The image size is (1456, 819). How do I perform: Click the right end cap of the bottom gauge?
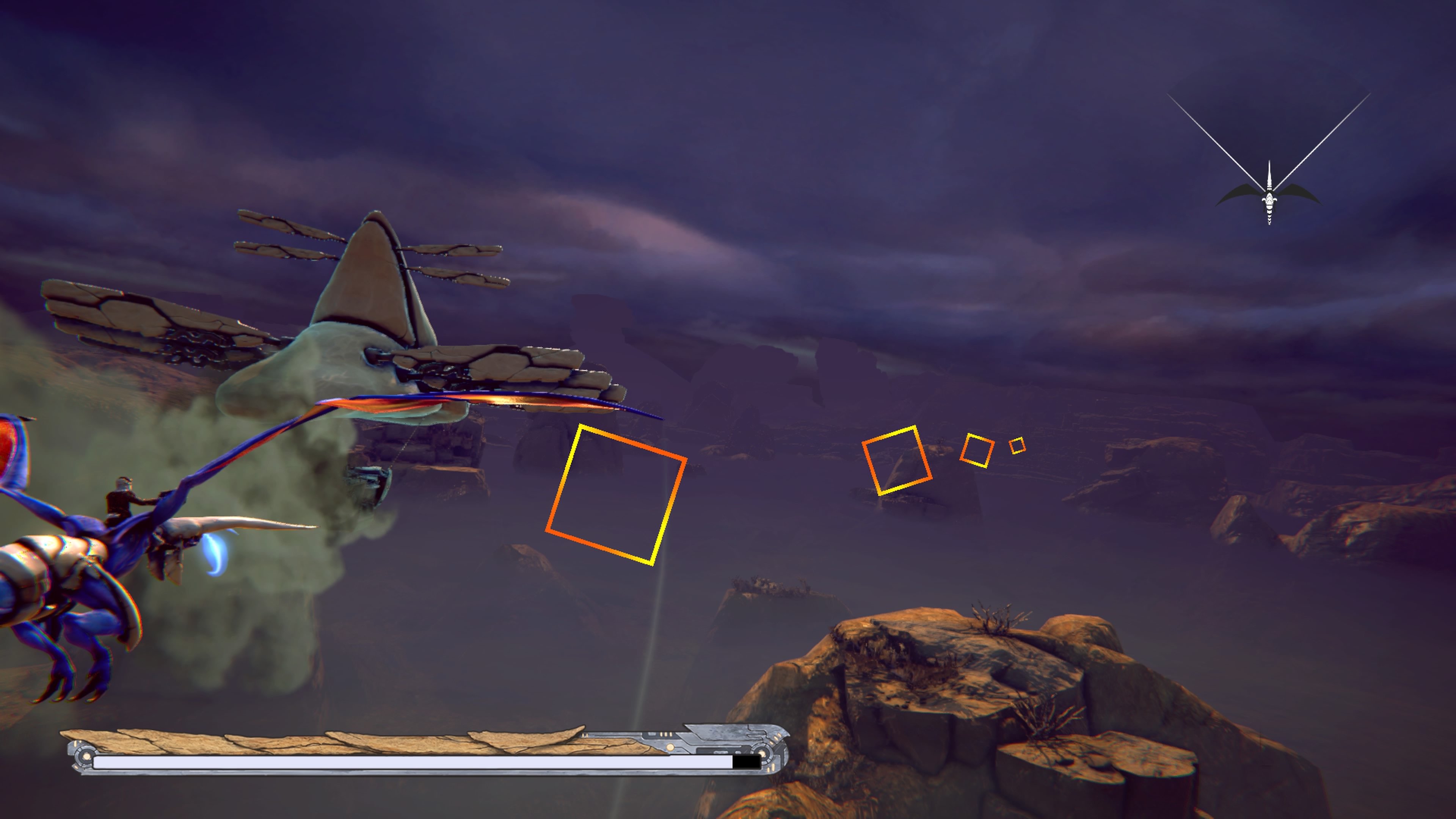click(770, 753)
